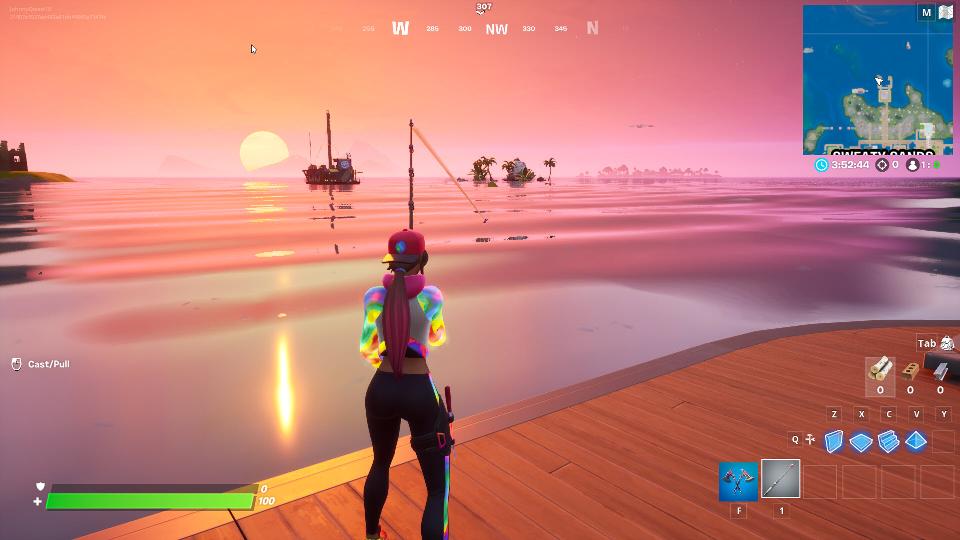Select the fishing rod hotbar slot

(780, 480)
